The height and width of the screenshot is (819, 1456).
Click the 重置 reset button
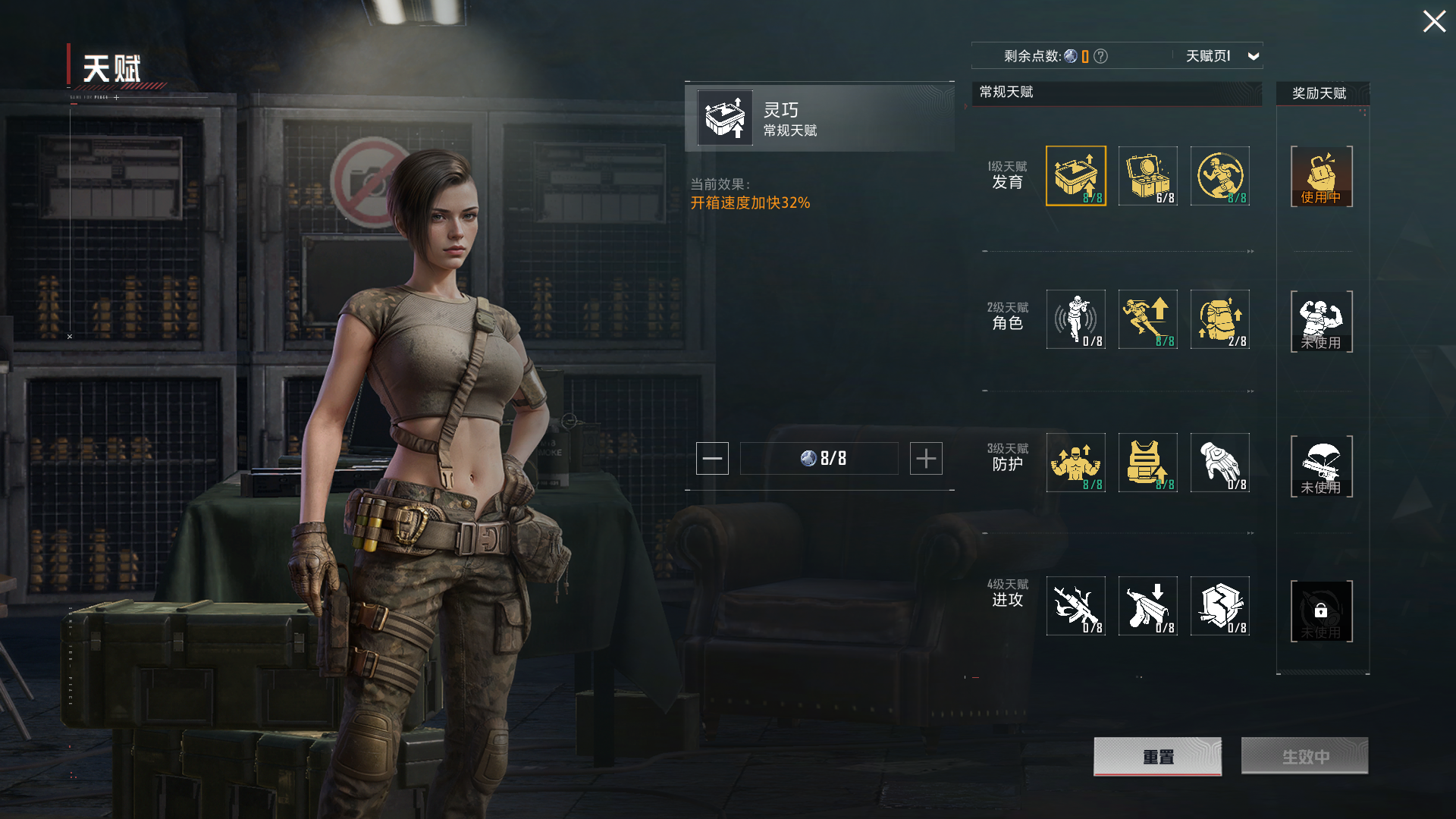[x=1157, y=756]
